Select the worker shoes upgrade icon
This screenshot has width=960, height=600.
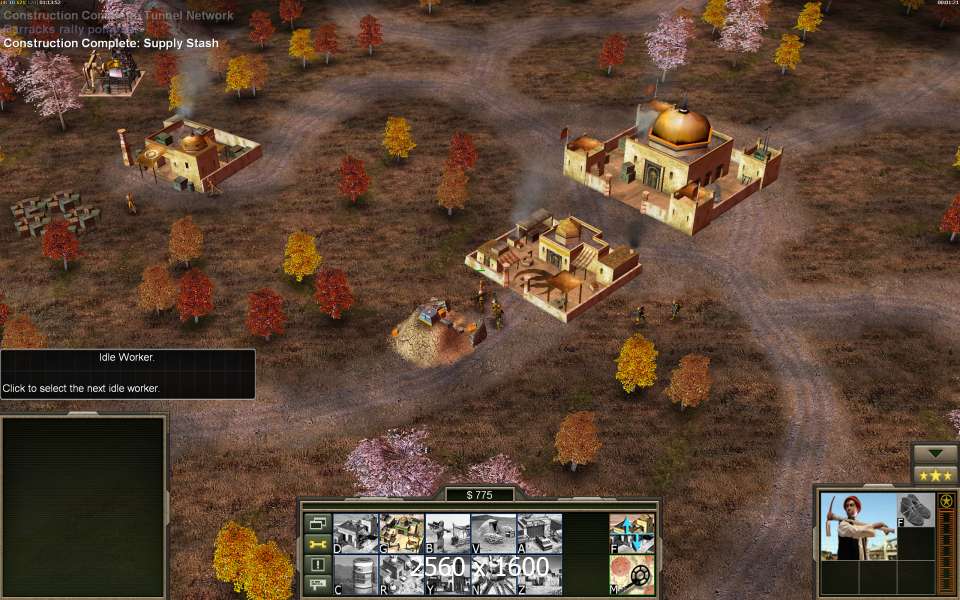click(x=915, y=510)
